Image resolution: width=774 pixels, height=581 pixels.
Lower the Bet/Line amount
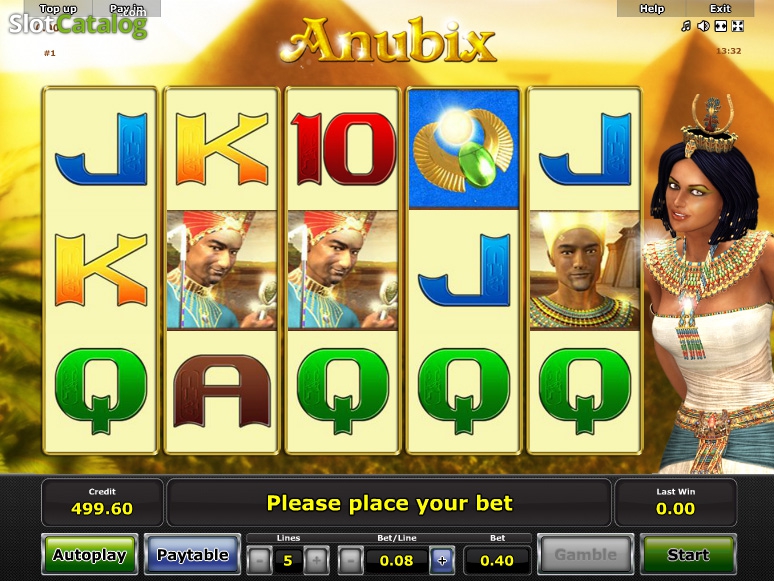(350, 560)
